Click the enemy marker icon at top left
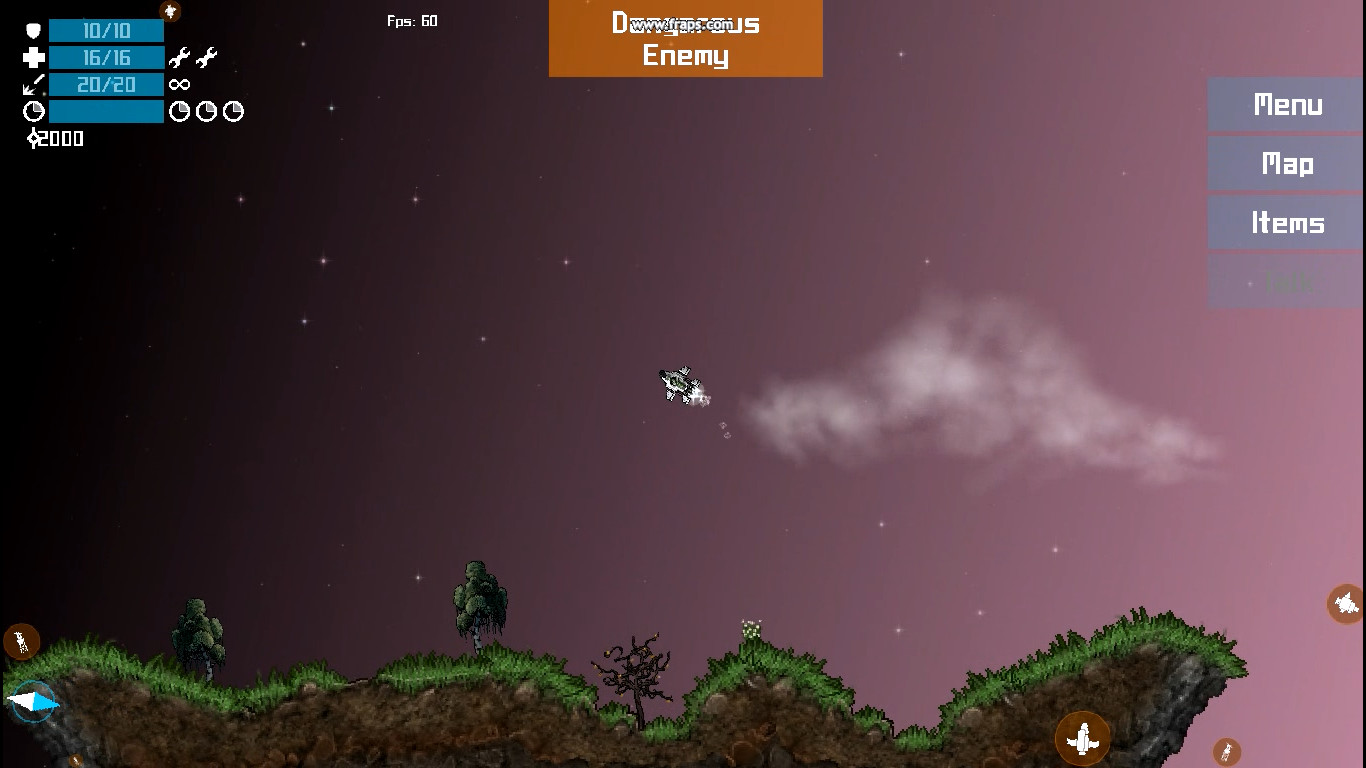 (169, 11)
